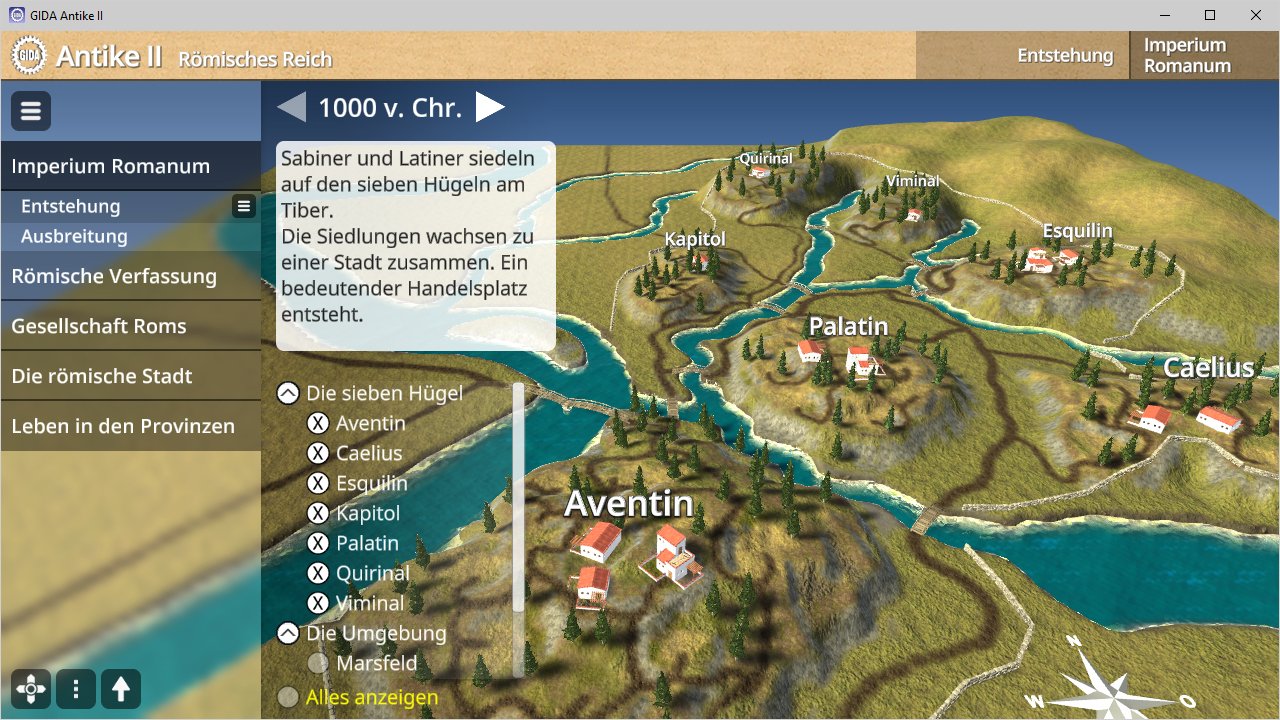Collapse the Die sieben Hügel group
This screenshot has height=720, width=1280.
coord(288,393)
